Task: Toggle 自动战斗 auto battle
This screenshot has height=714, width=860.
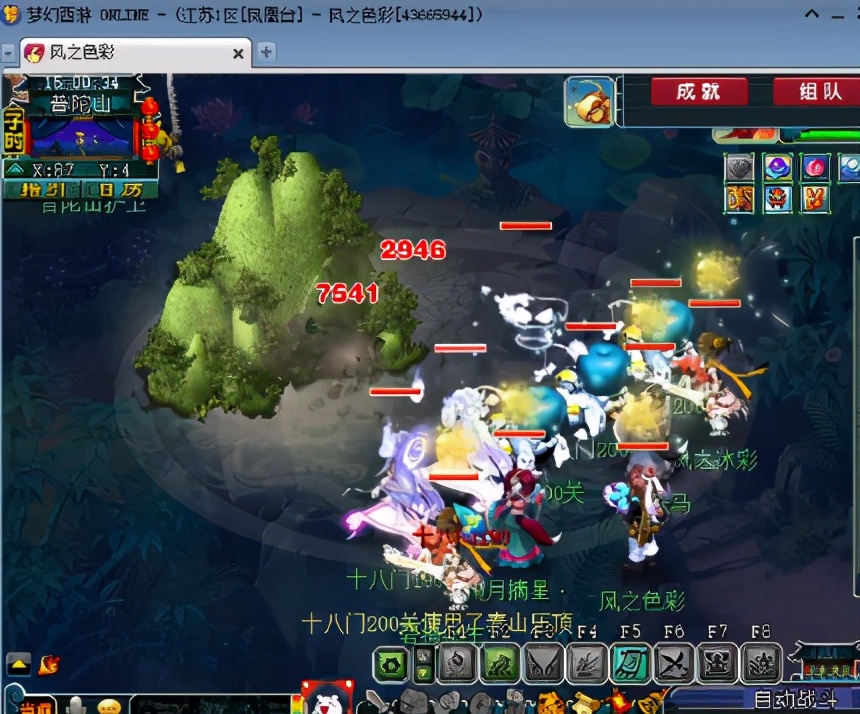Action: click(x=786, y=698)
